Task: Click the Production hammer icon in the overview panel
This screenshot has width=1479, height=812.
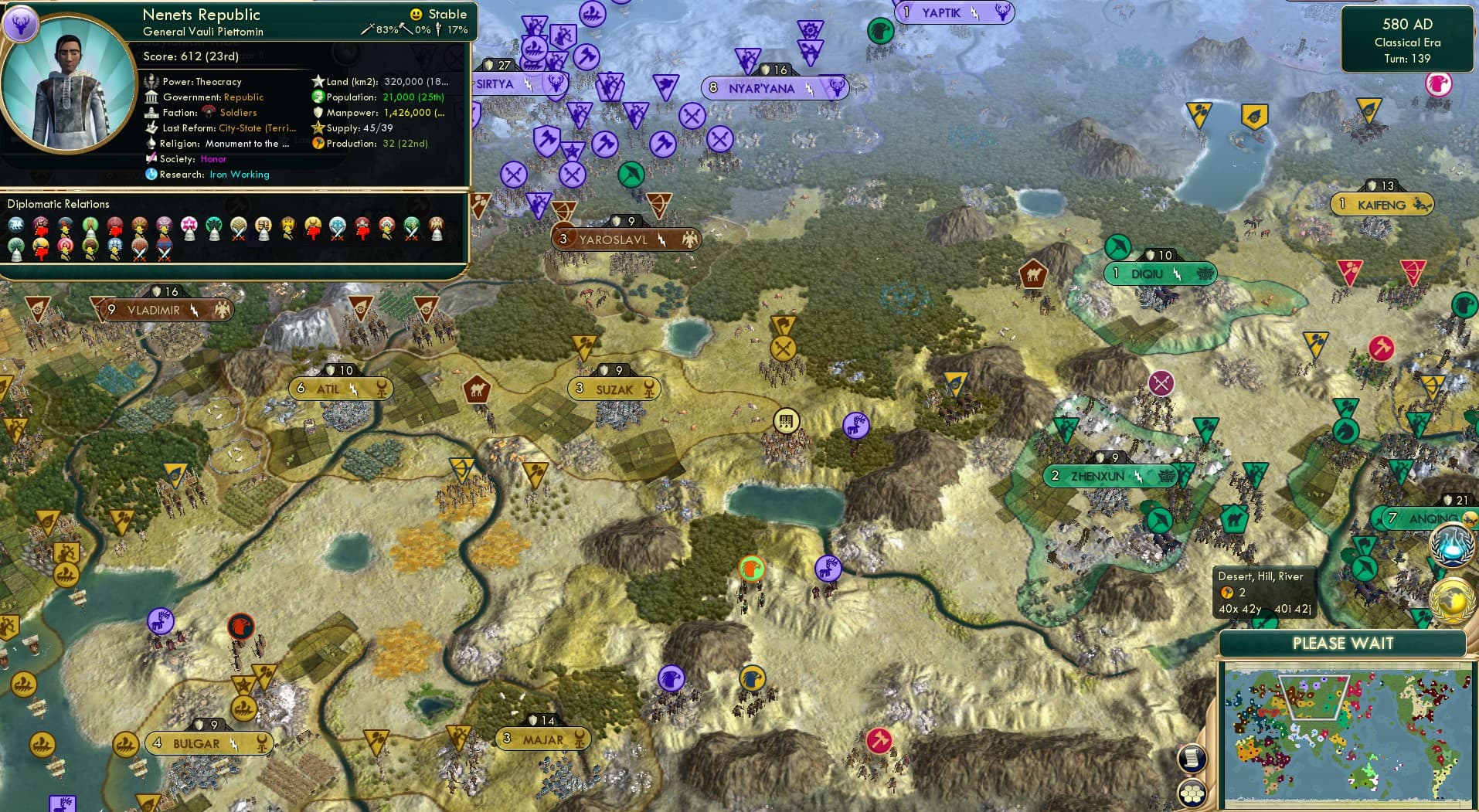Action: (x=319, y=144)
